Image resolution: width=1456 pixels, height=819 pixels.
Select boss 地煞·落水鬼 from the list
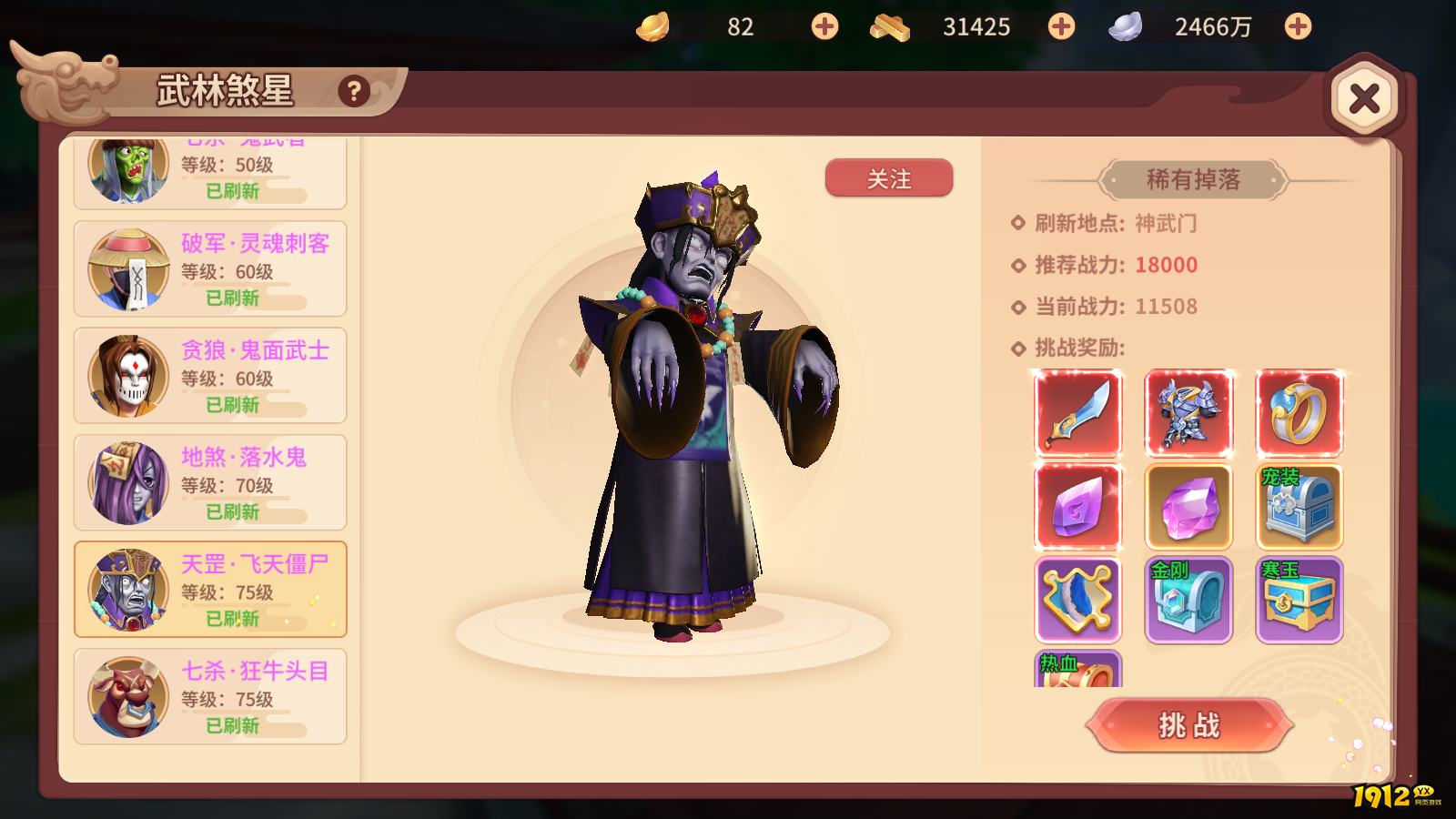tap(209, 482)
